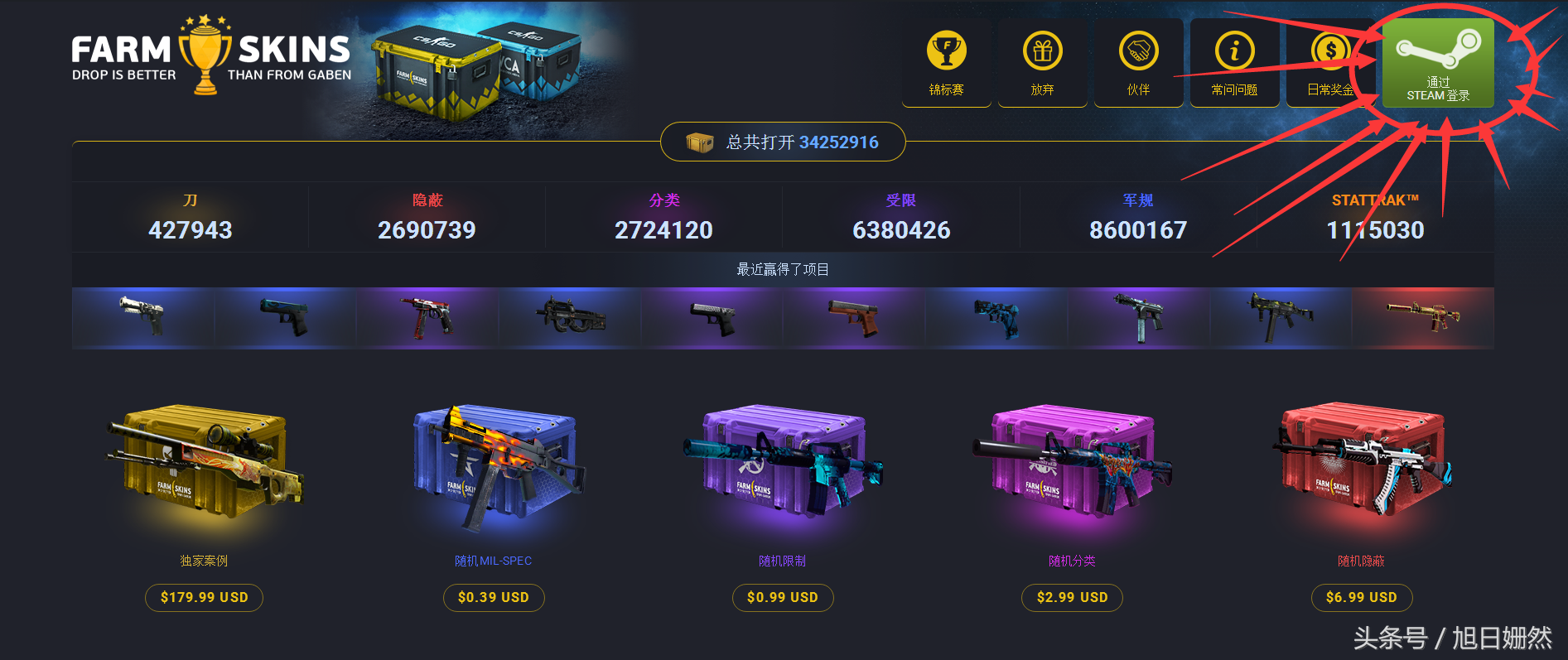The height and width of the screenshot is (660, 1568).
Task: Select the 随机隐蔽 case label
Action: coord(1361,561)
